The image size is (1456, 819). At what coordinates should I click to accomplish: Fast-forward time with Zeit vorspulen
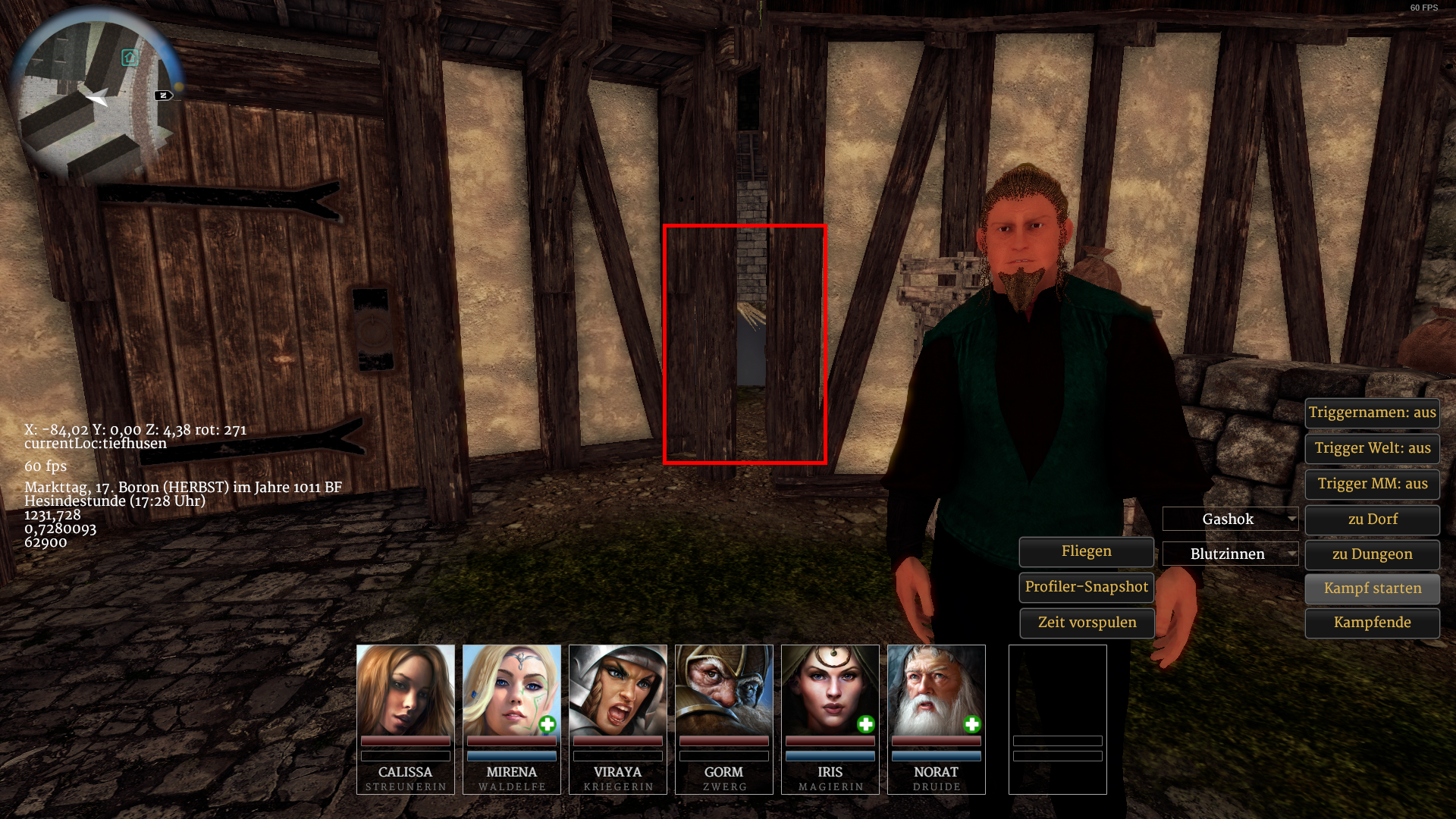pyautogui.click(x=1086, y=623)
